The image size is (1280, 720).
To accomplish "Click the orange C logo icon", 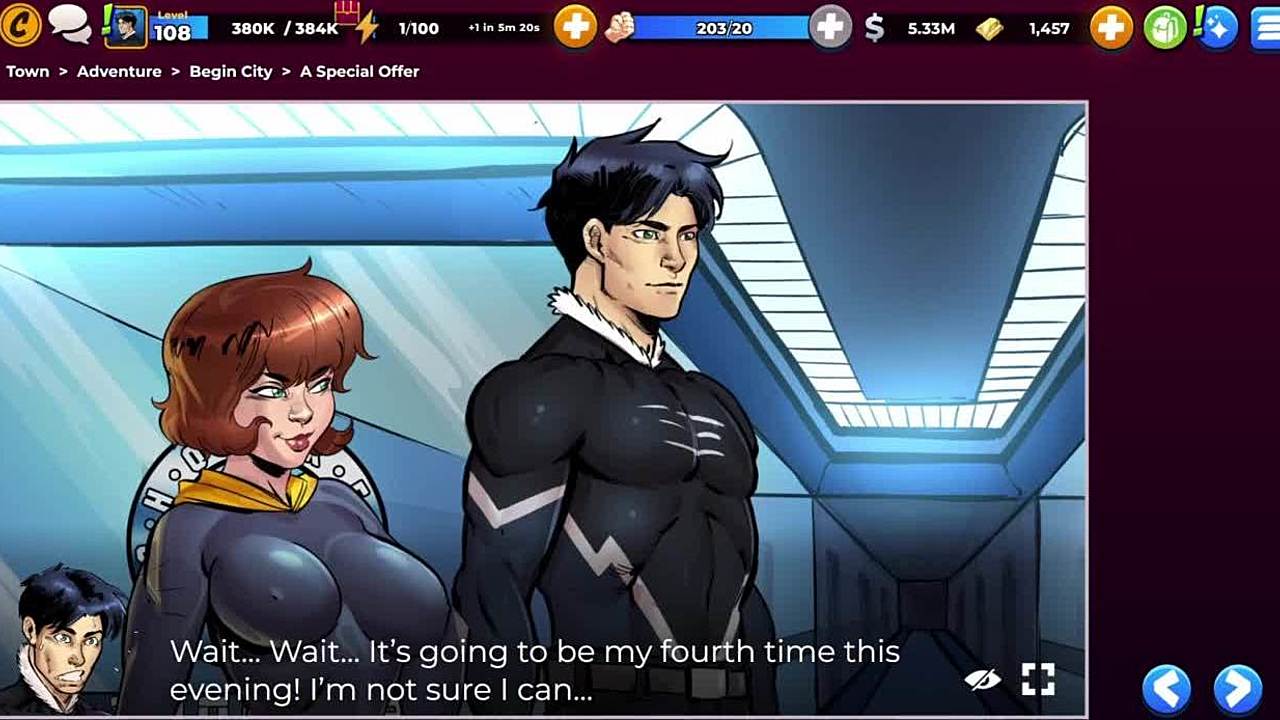I will pos(19,26).
